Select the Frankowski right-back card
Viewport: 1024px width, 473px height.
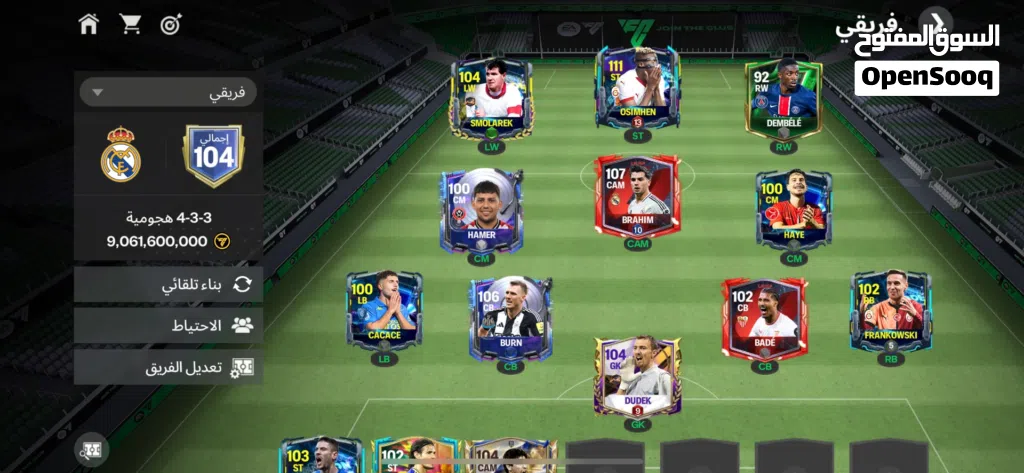890,310
